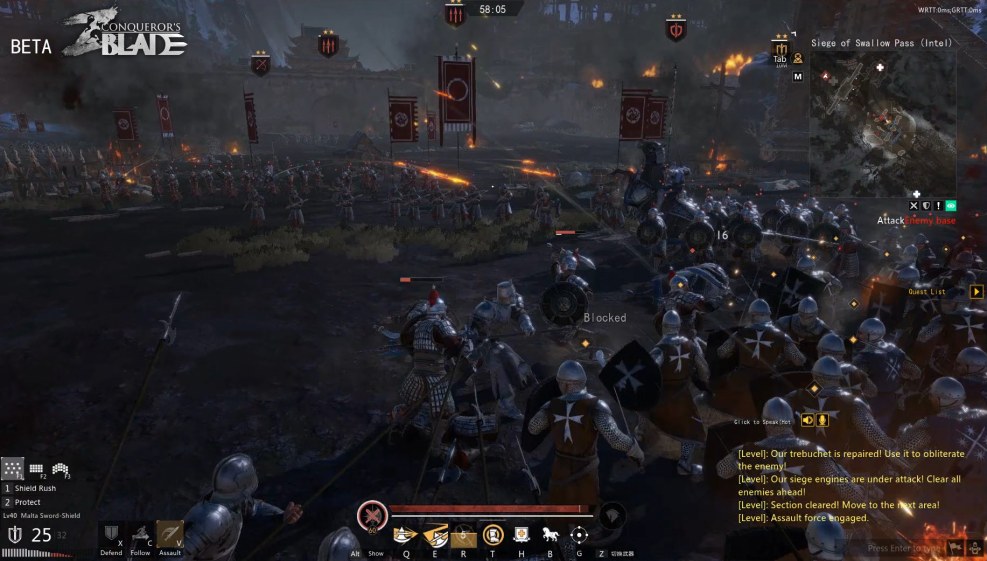Click the crossed swords ping icon

point(914,206)
